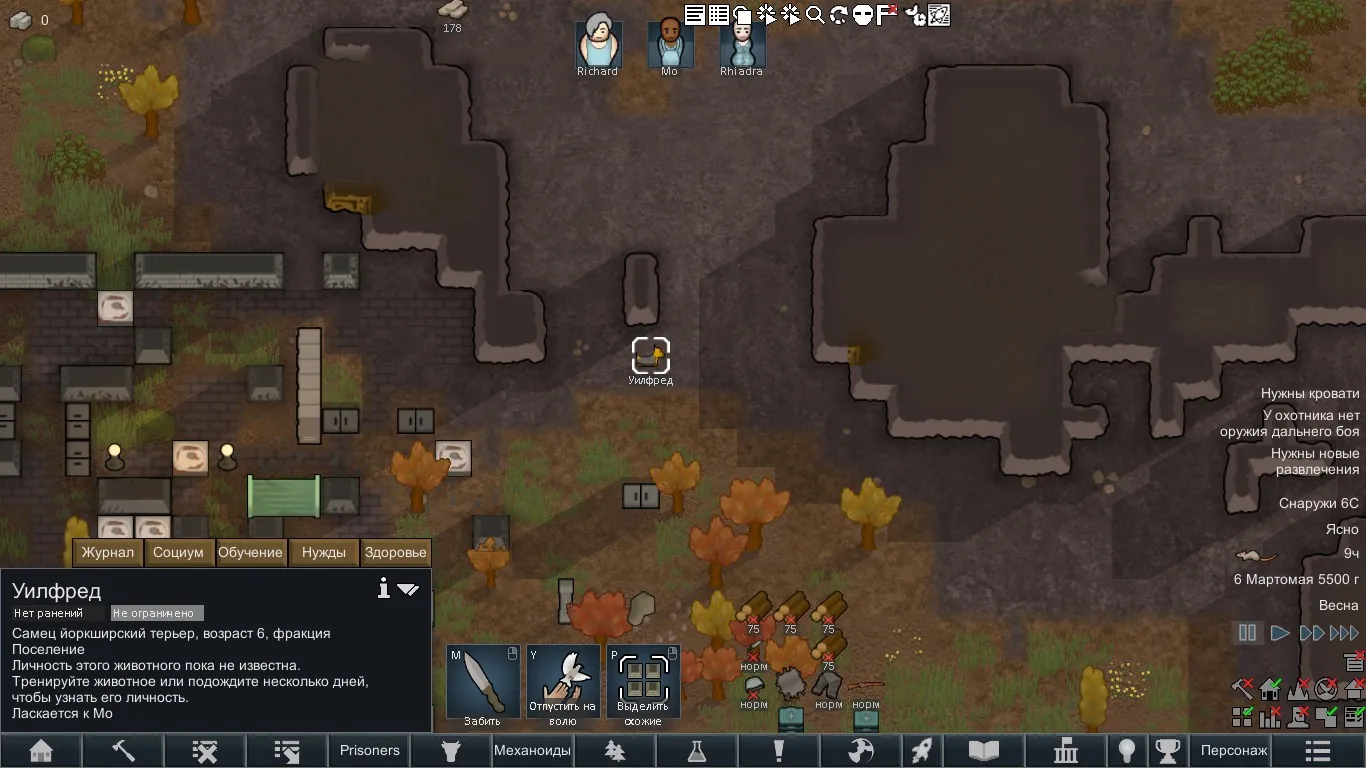The width and height of the screenshot is (1366, 768).
Task: Open the Обучение training tab
Action: click(x=250, y=552)
